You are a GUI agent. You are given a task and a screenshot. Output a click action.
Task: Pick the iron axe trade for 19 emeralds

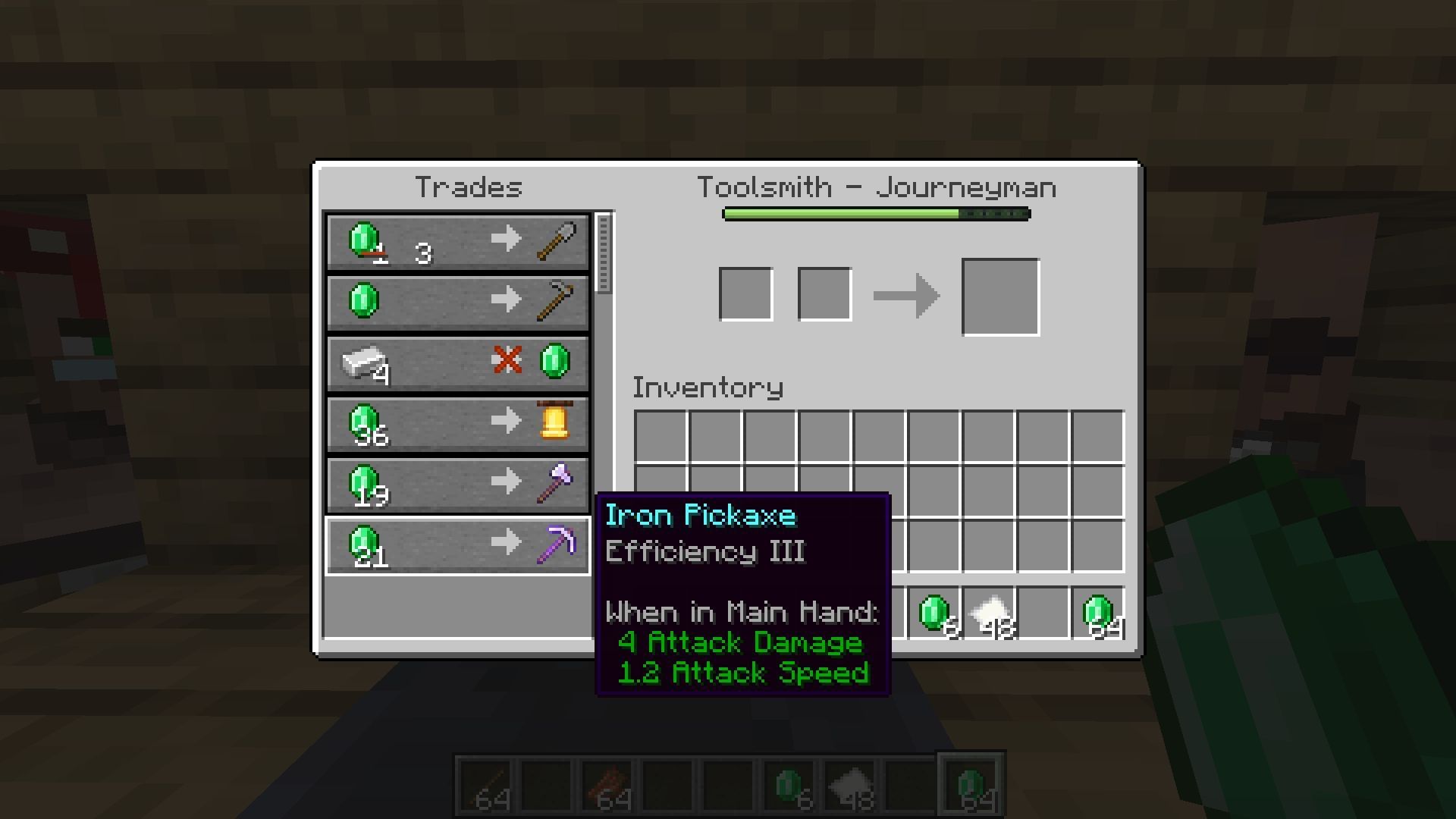click(x=456, y=485)
